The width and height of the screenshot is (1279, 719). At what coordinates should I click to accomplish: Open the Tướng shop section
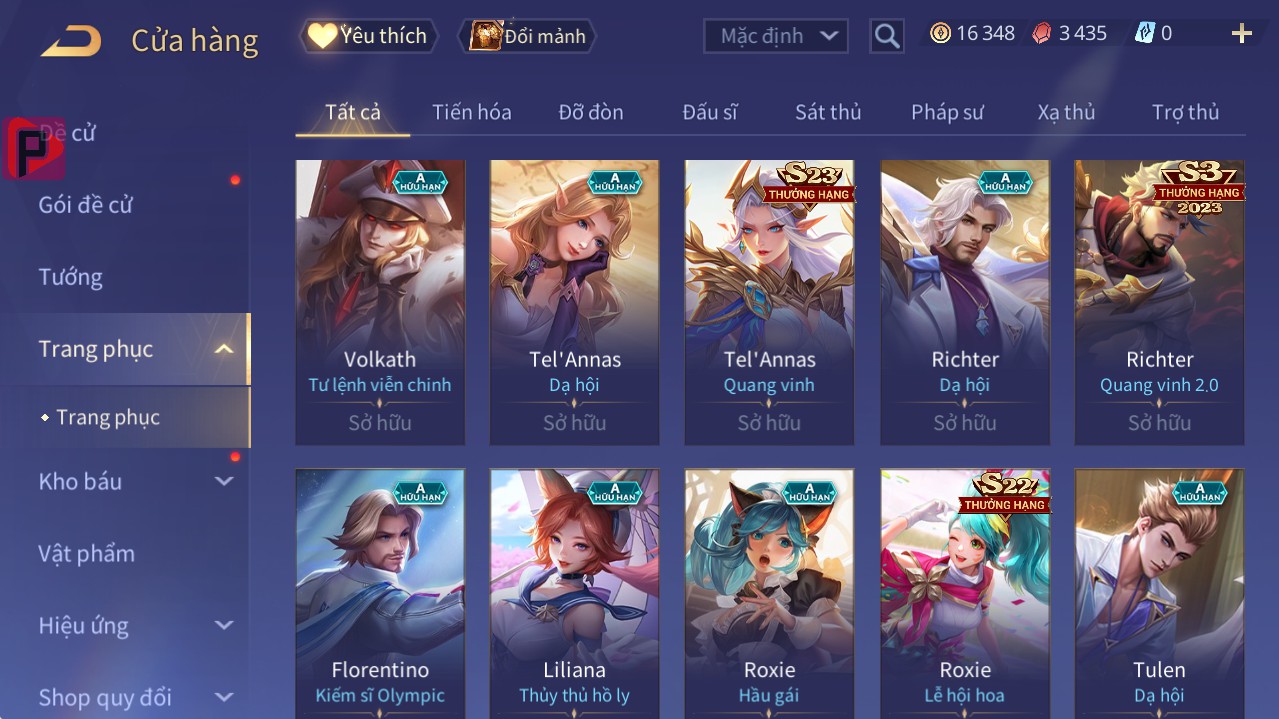(x=71, y=277)
